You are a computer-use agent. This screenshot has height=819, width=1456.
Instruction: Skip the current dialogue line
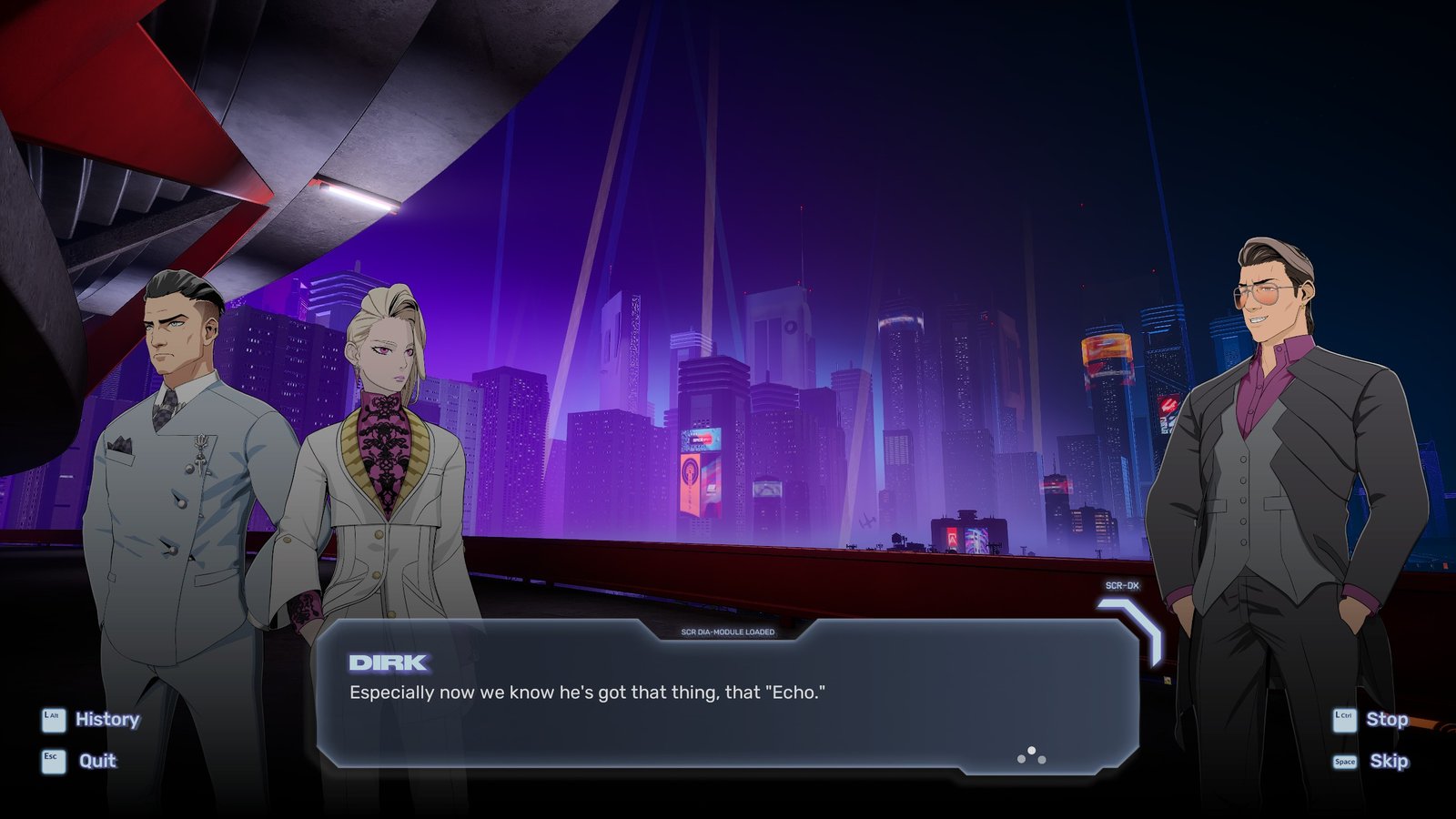[1388, 761]
